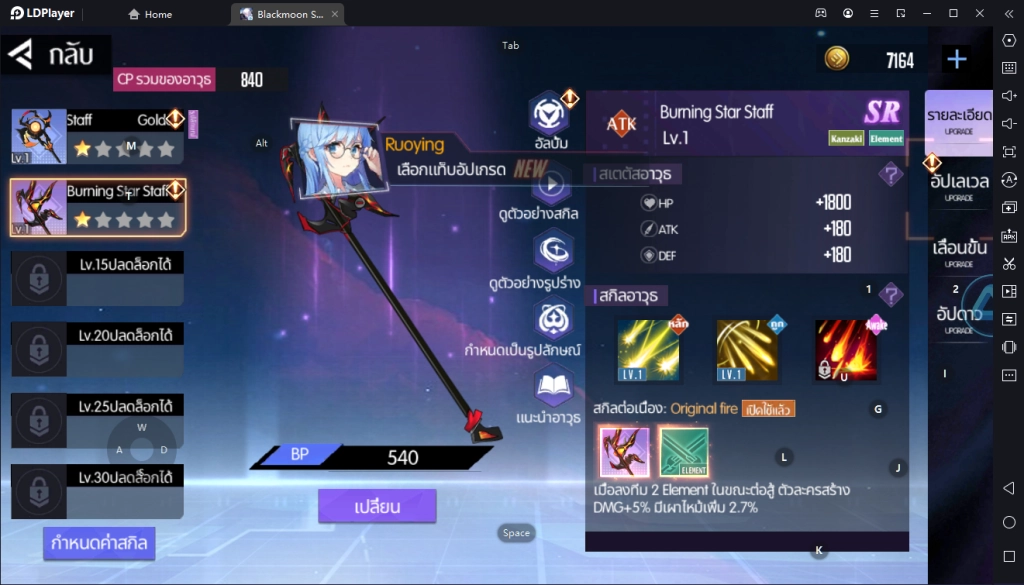The width and height of the screenshot is (1024, 585).
Task: Switch to the อัปเลเวล level upgrade tab
Action: 959,185
